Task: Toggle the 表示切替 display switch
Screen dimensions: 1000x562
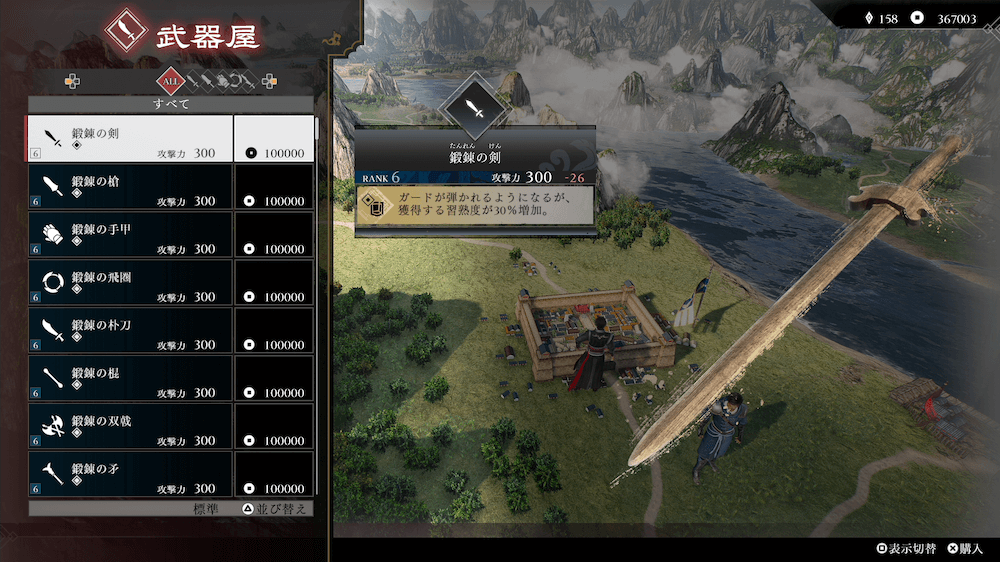Action: (x=907, y=549)
